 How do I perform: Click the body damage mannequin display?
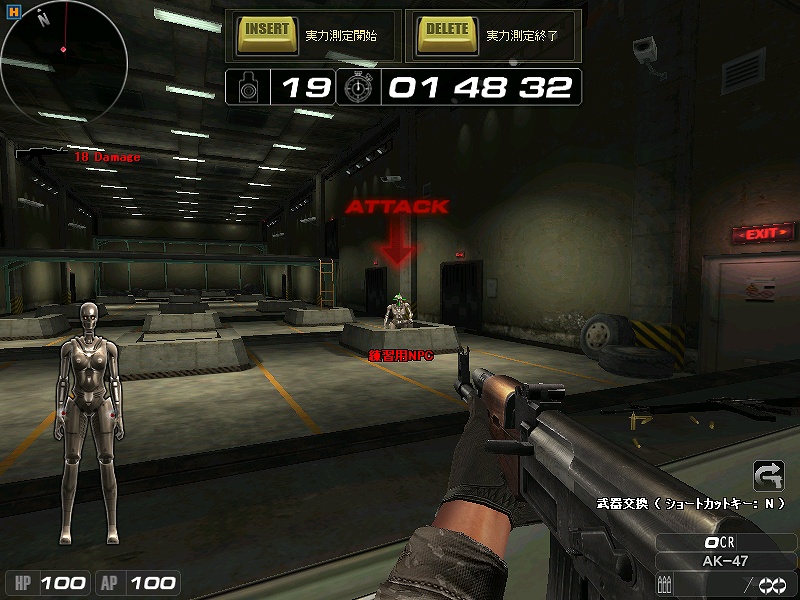91,394
